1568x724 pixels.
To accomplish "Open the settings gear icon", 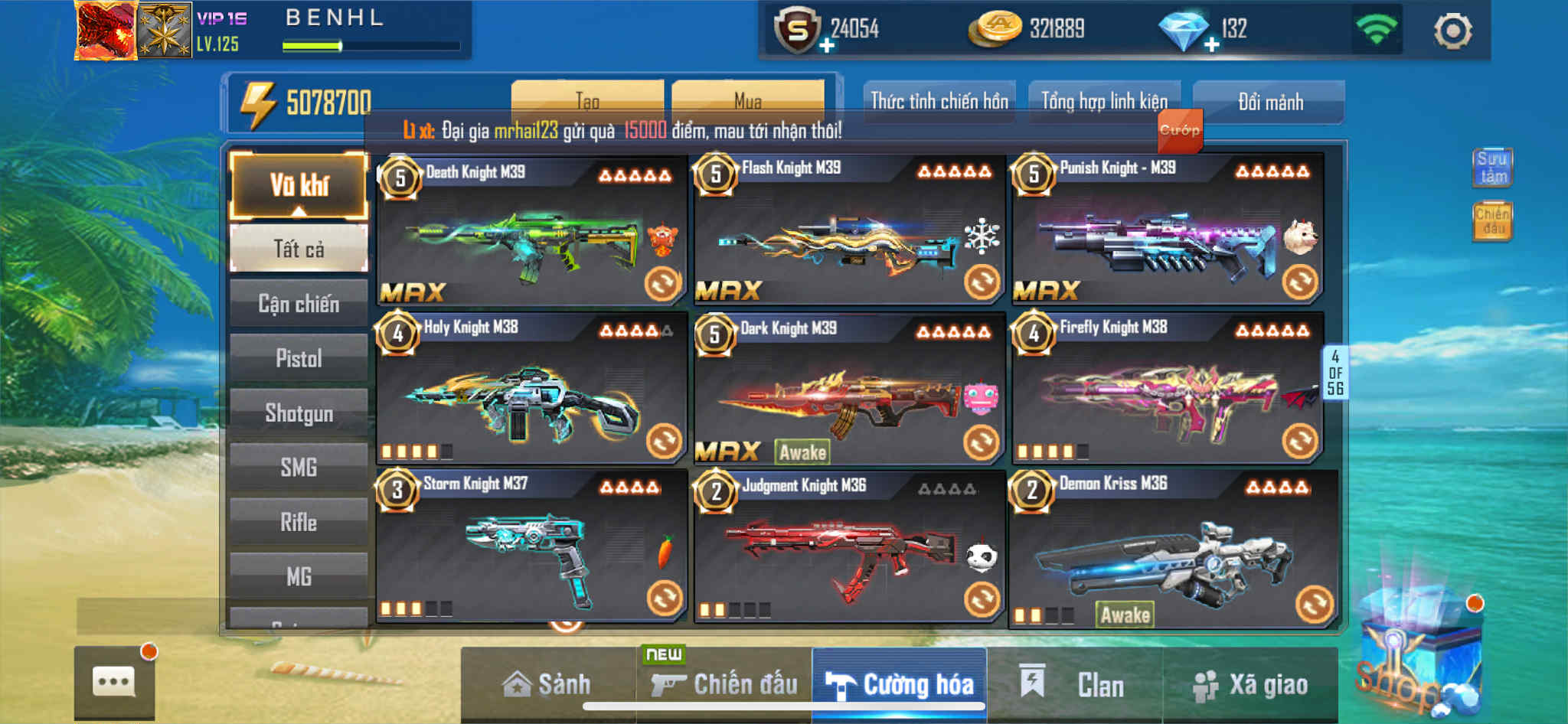I will click(1452, 31).
